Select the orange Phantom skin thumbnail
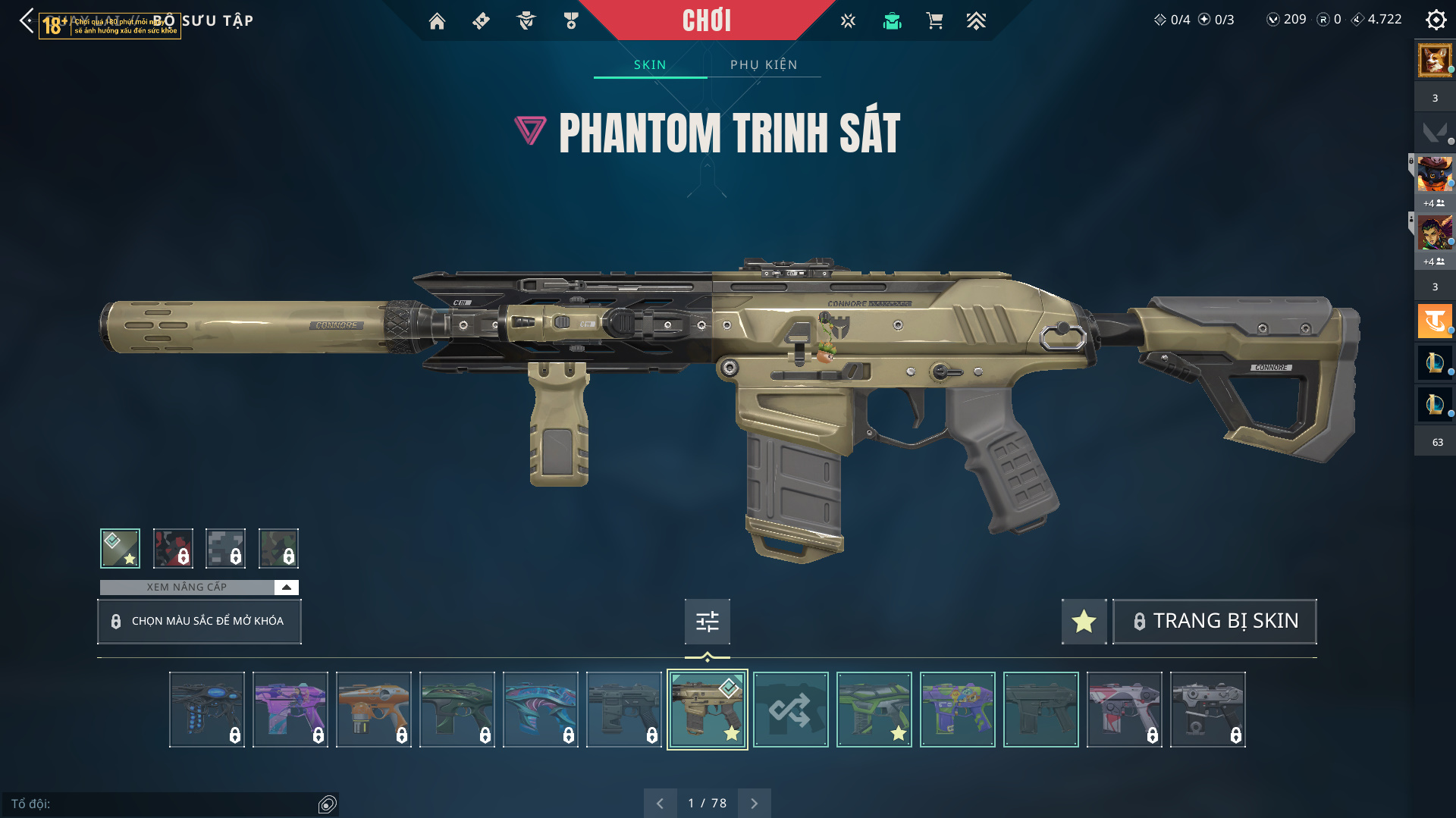The image size is (1456, 818). (374, 710)
